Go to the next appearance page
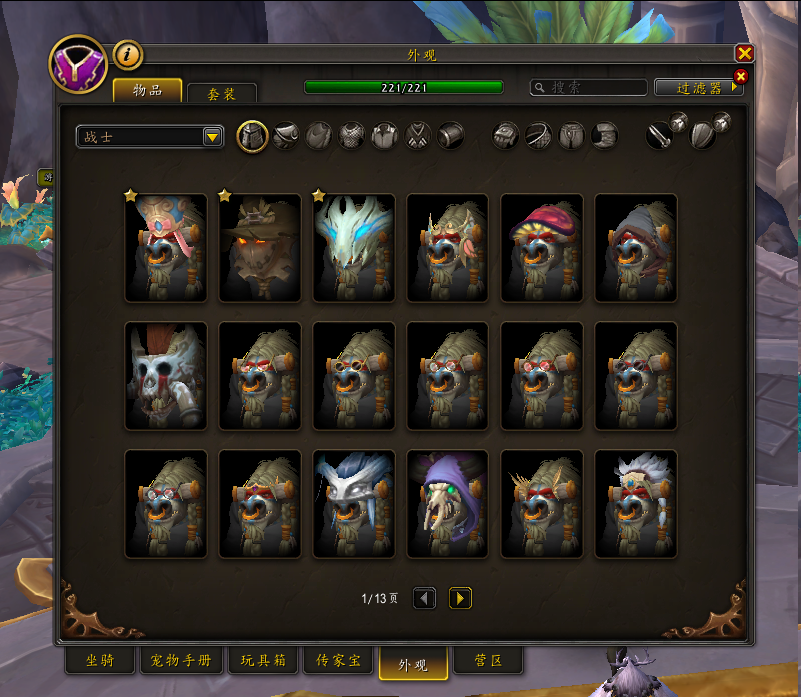801x697 pixels. point(460,598)
